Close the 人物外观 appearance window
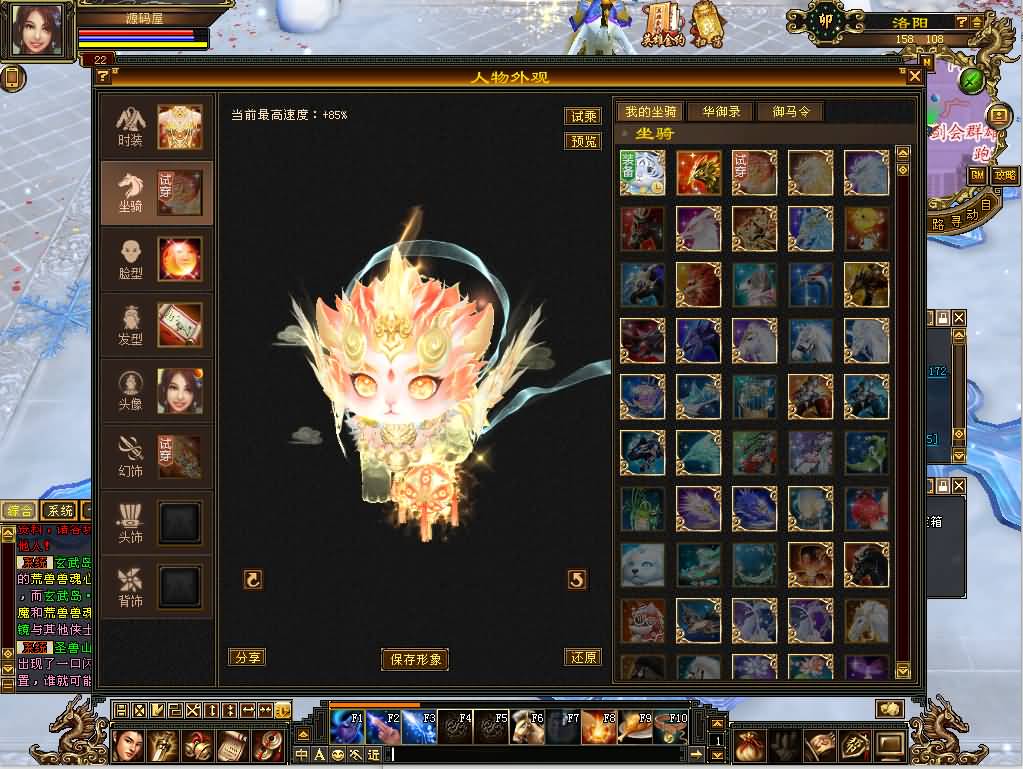The image size is (1023, 769). (x=914, y=76)
